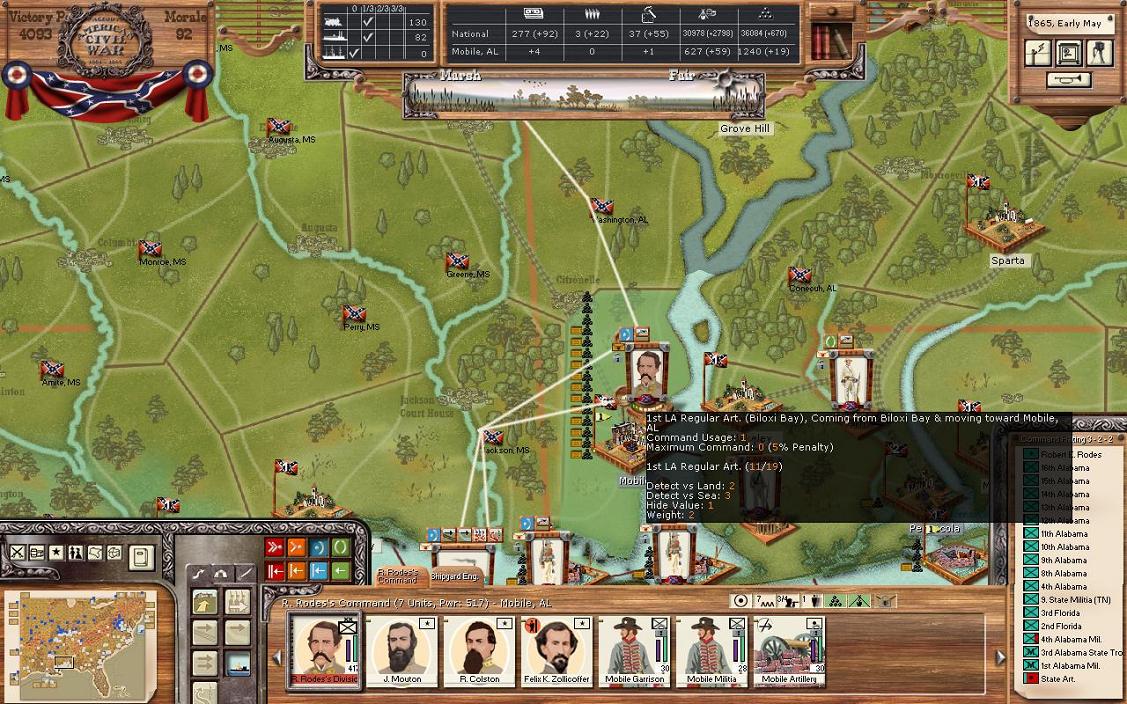Choose the Mobile Garrison unit card

[635, 651]
